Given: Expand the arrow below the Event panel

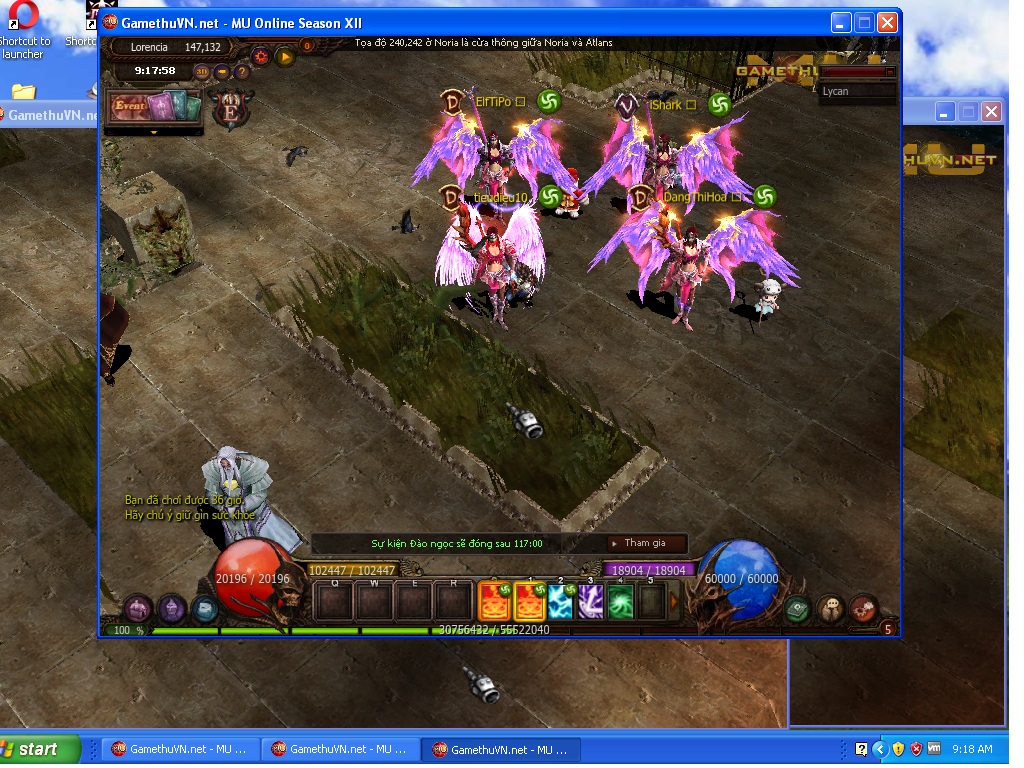Looking at the screenshot, I should tap(154, 131).
